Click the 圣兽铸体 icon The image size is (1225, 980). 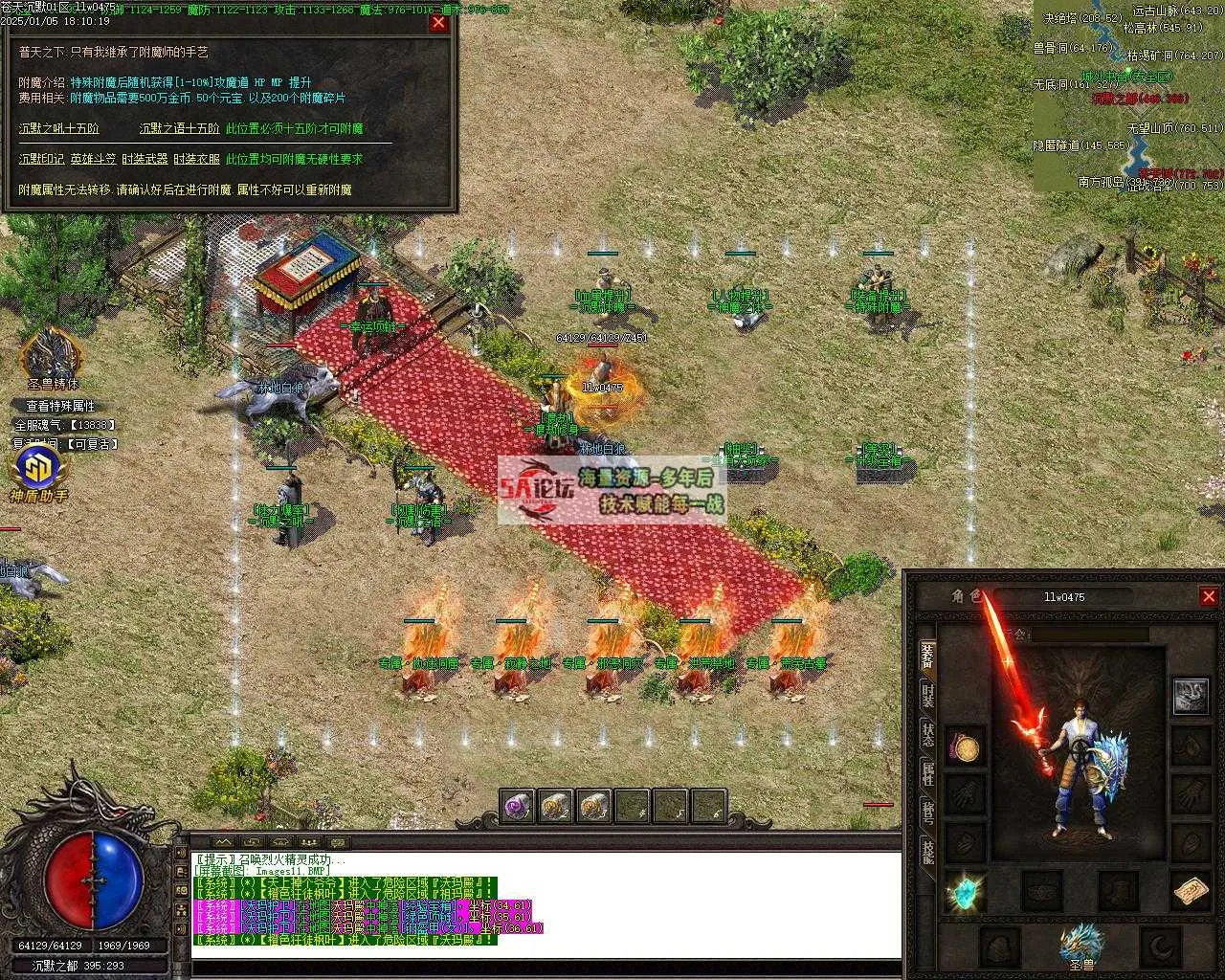(x=52, y=354)
